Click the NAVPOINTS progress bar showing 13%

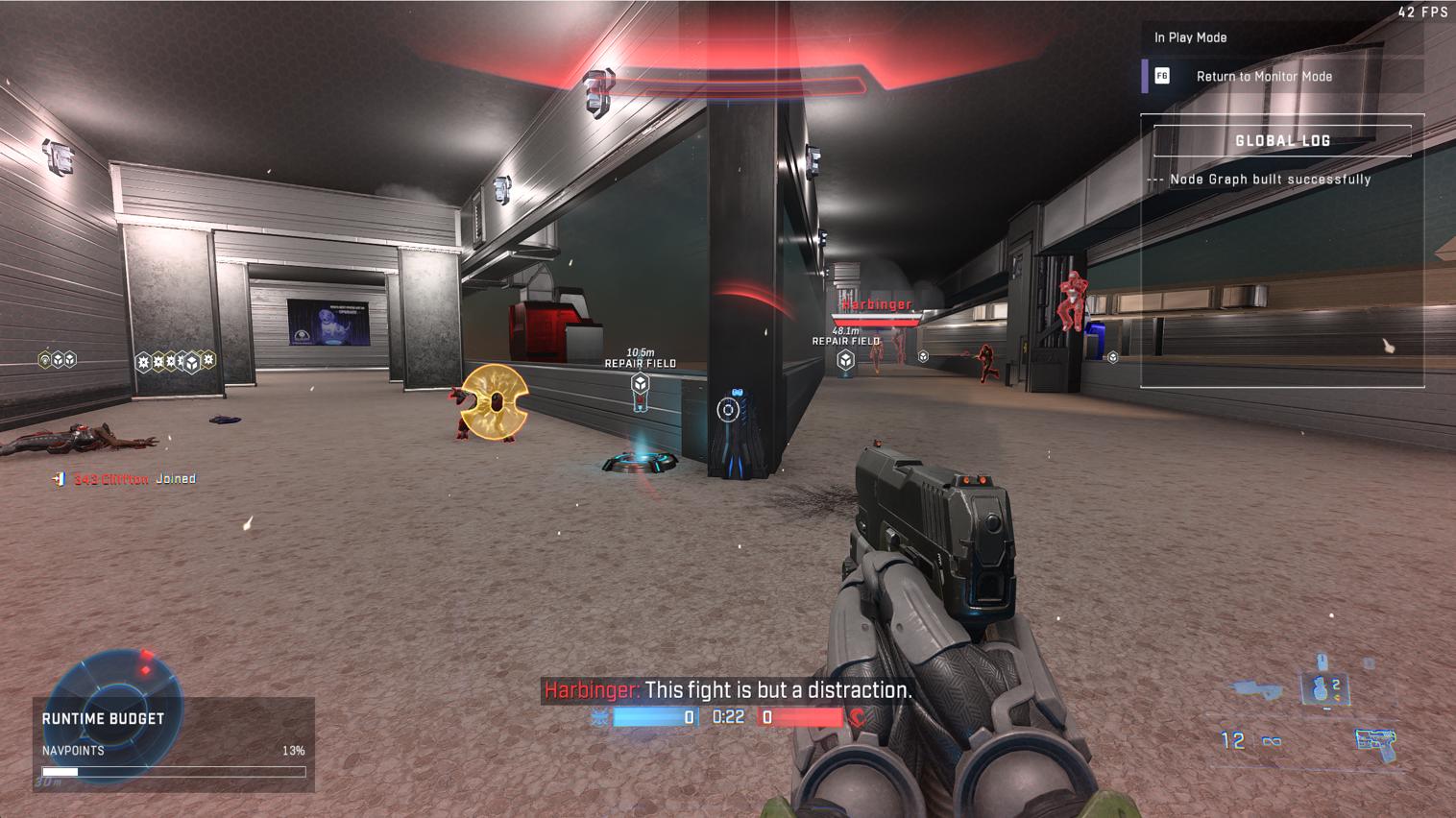(x=173, y=770)
